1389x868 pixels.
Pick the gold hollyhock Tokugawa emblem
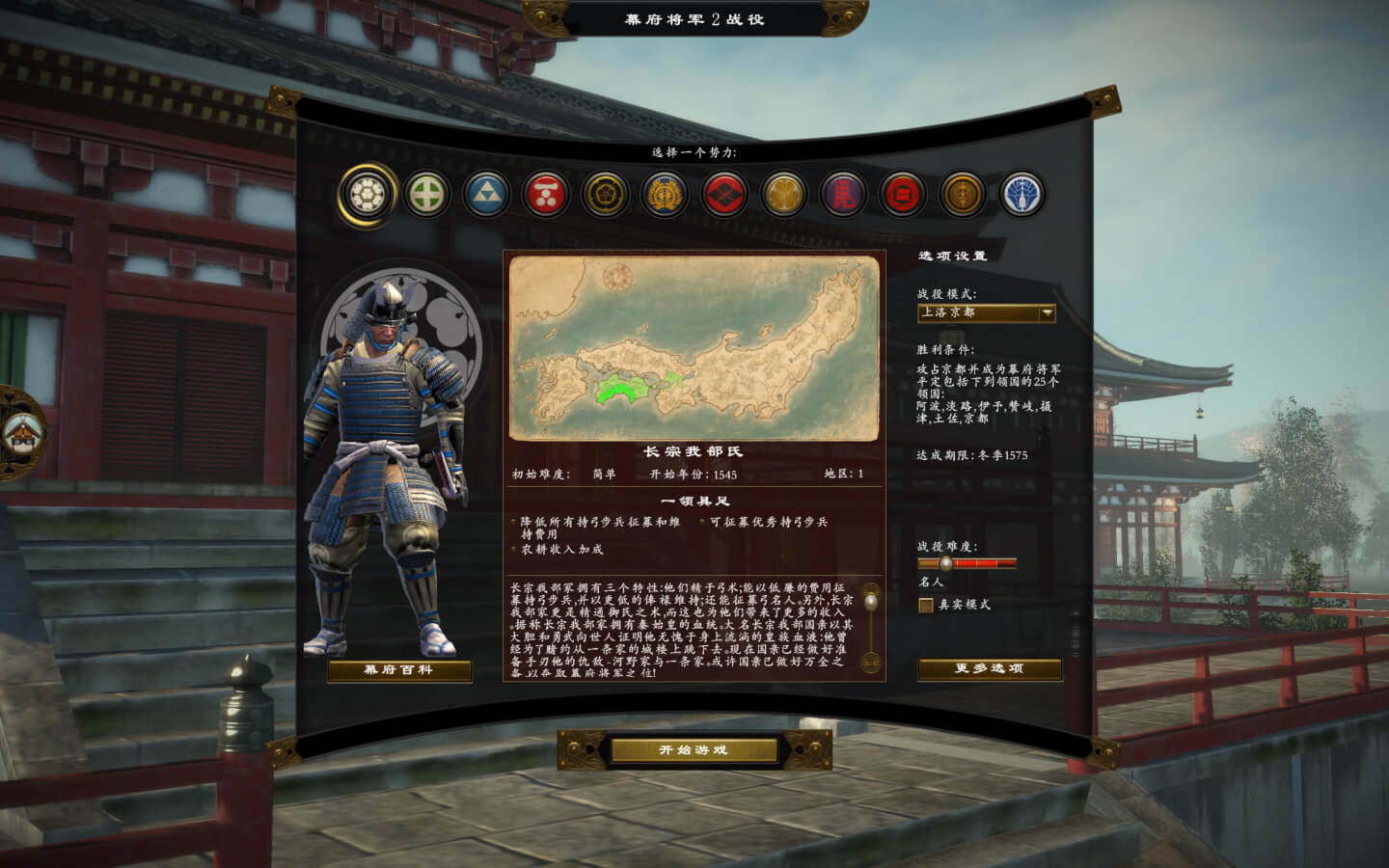(783, 195)
